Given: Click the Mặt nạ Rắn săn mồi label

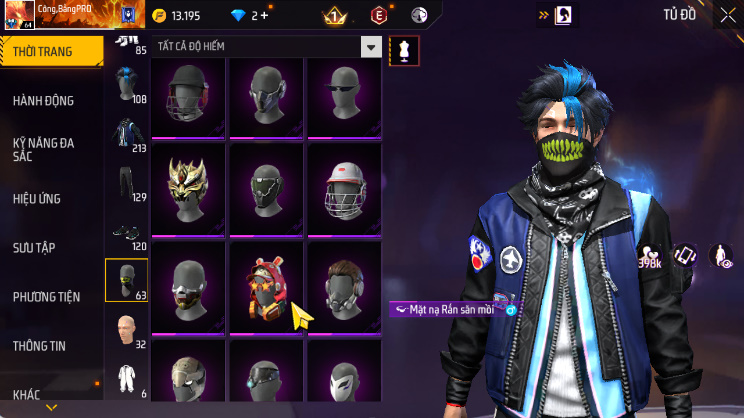Looking at the screenshot, I should tap(450, 310).
